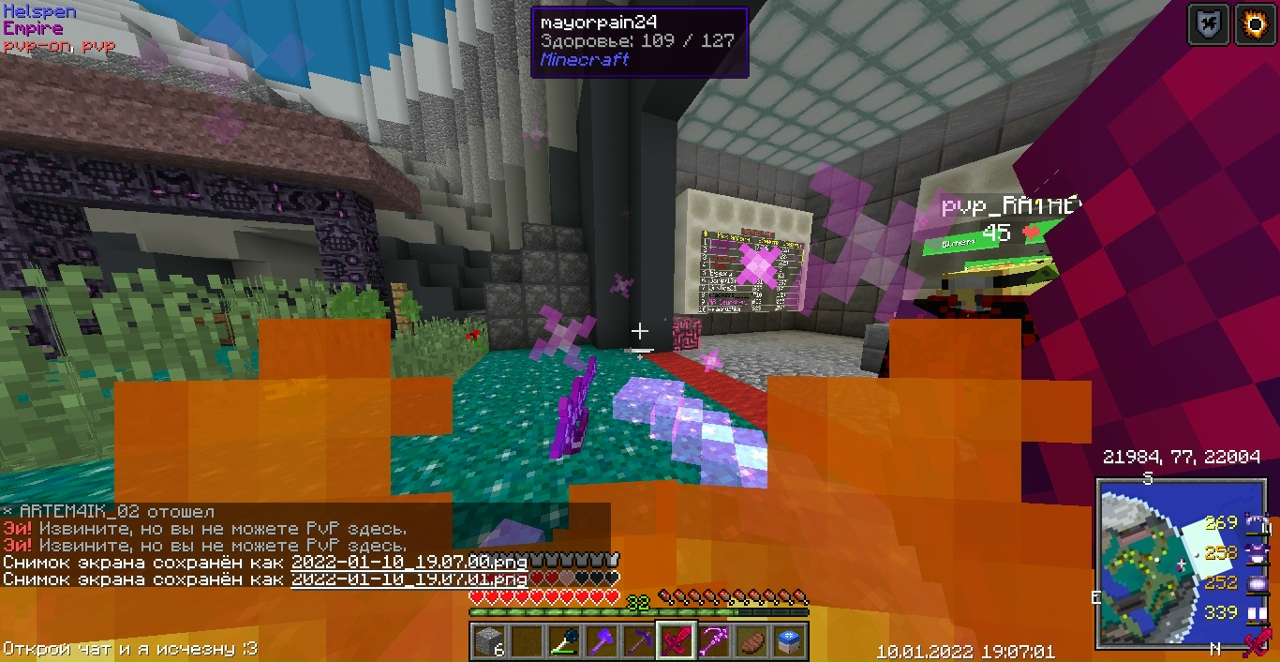Open the 2022-01-10_19.07.01.png screenshot link
Screen dimensions: 1280x662
click(408, 579)
